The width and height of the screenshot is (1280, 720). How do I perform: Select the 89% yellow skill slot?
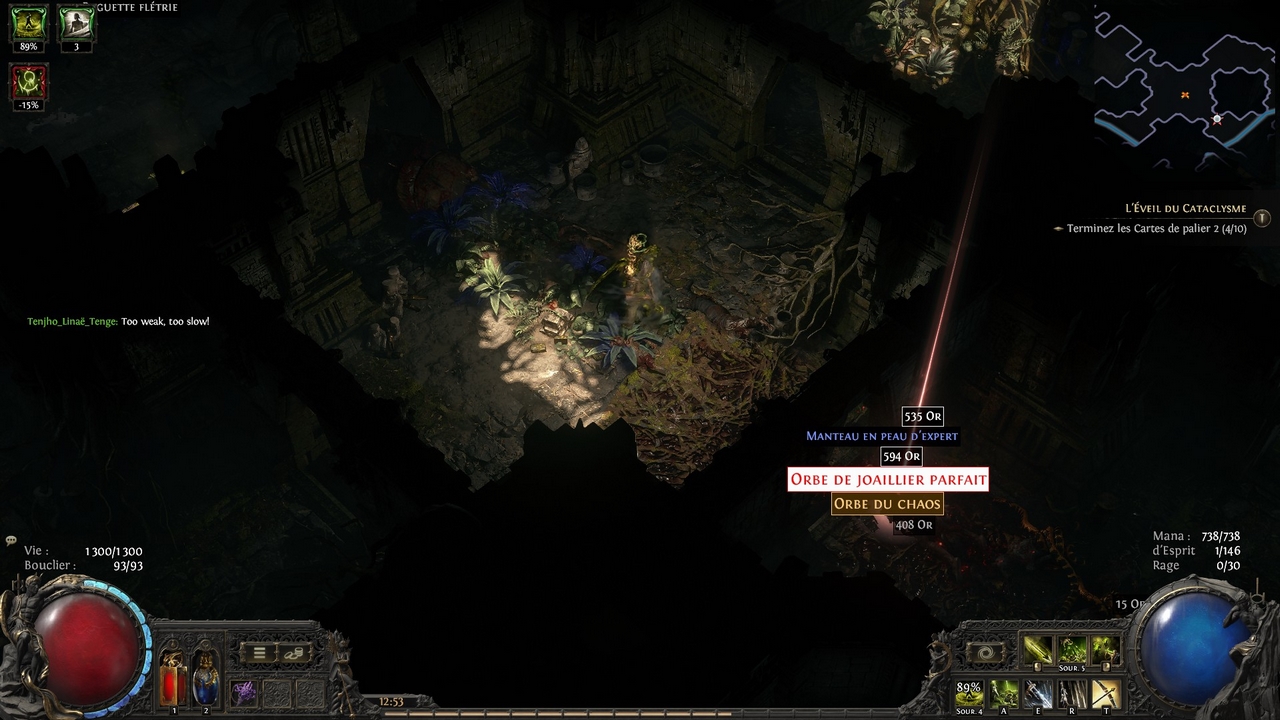click(969, 693)
